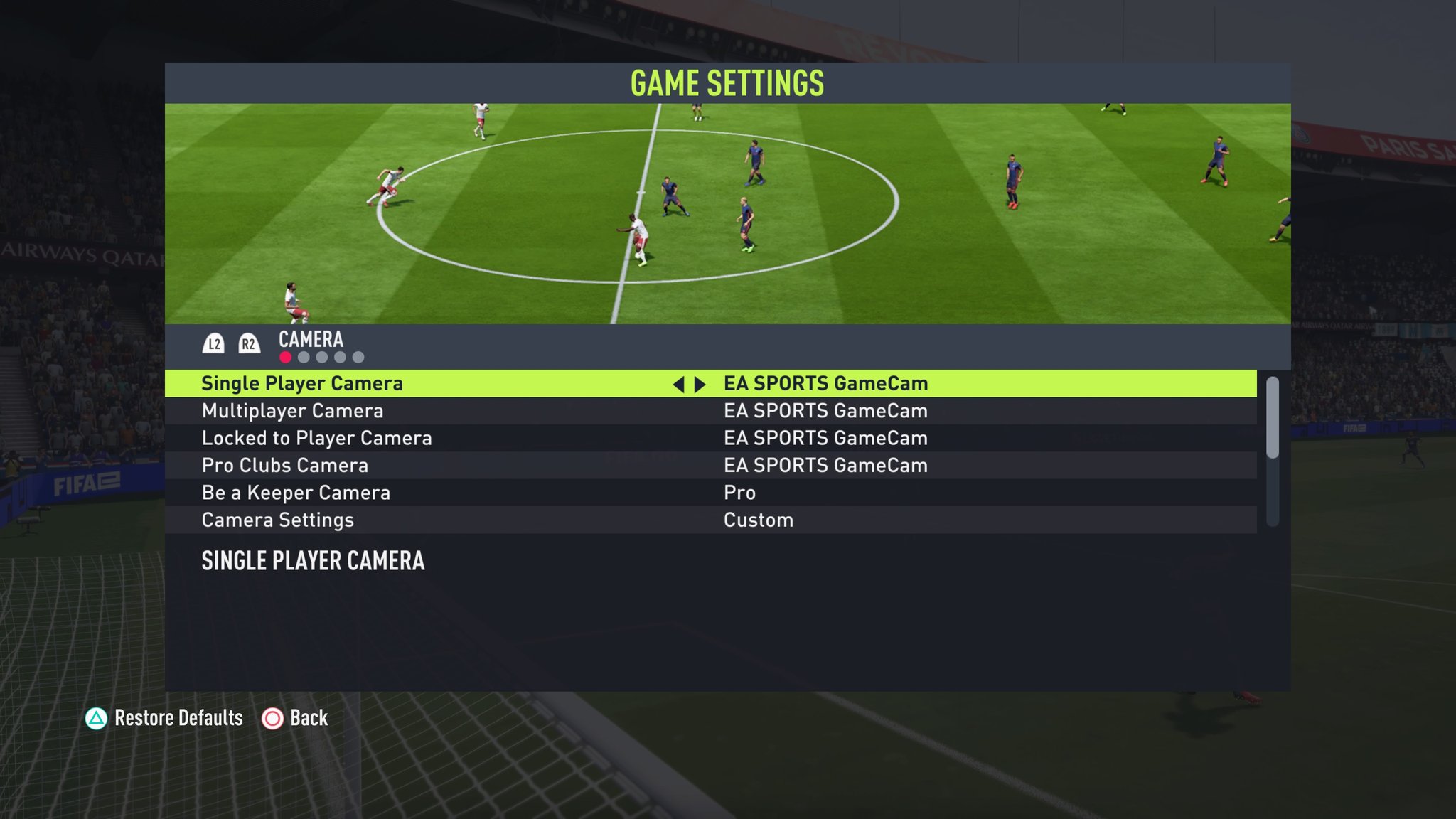Select the Pro Clubs Camera row
Screen dimensions: 1456x819
click(x=284, y=466)
